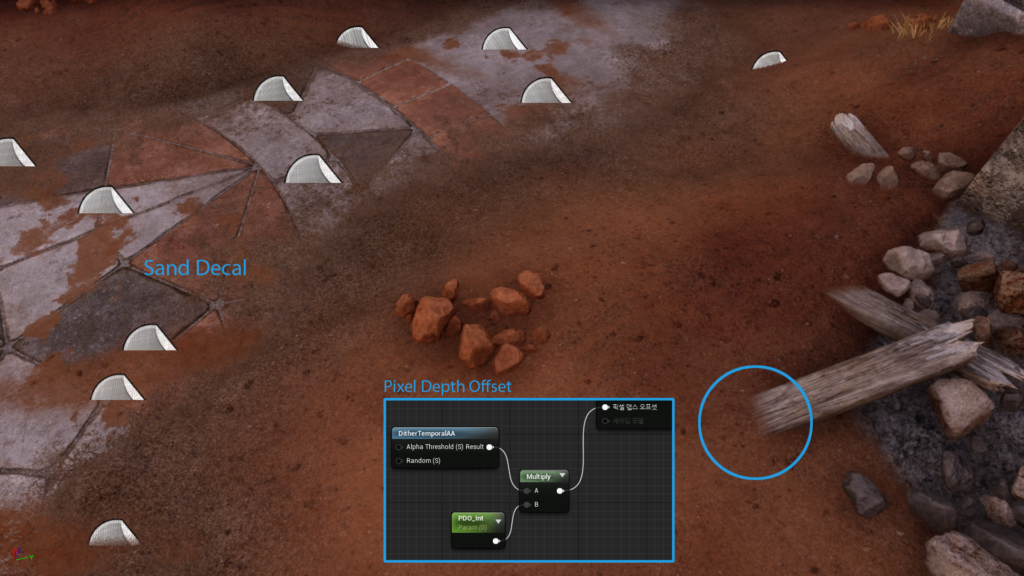This screenshot has width=1024, height=576.
Task: Click the Alpha Threshold (S) input pin
Action: [400, 447]
